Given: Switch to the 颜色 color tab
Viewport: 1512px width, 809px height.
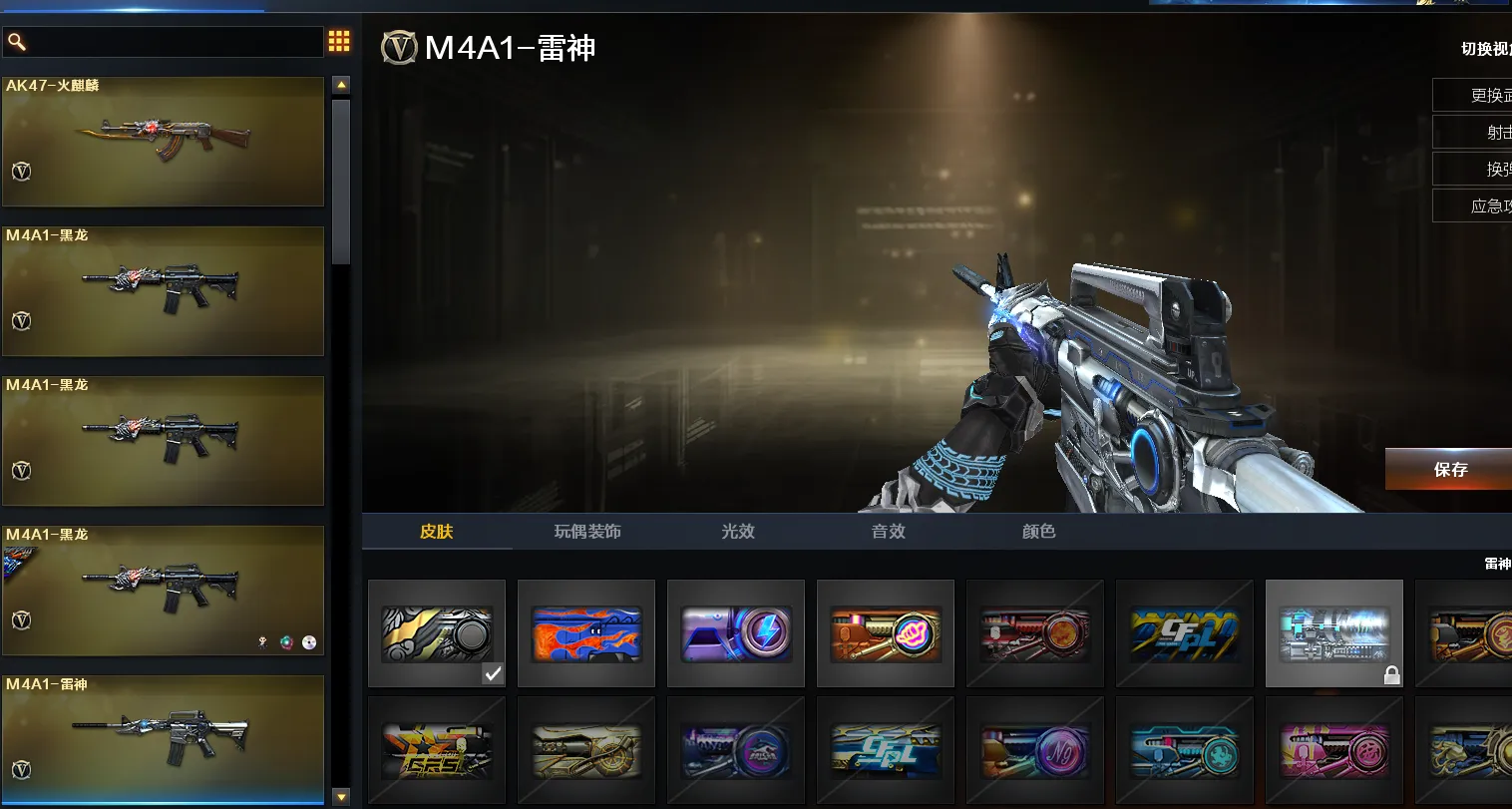Looking at the screenshot, I should point(1038,532).
